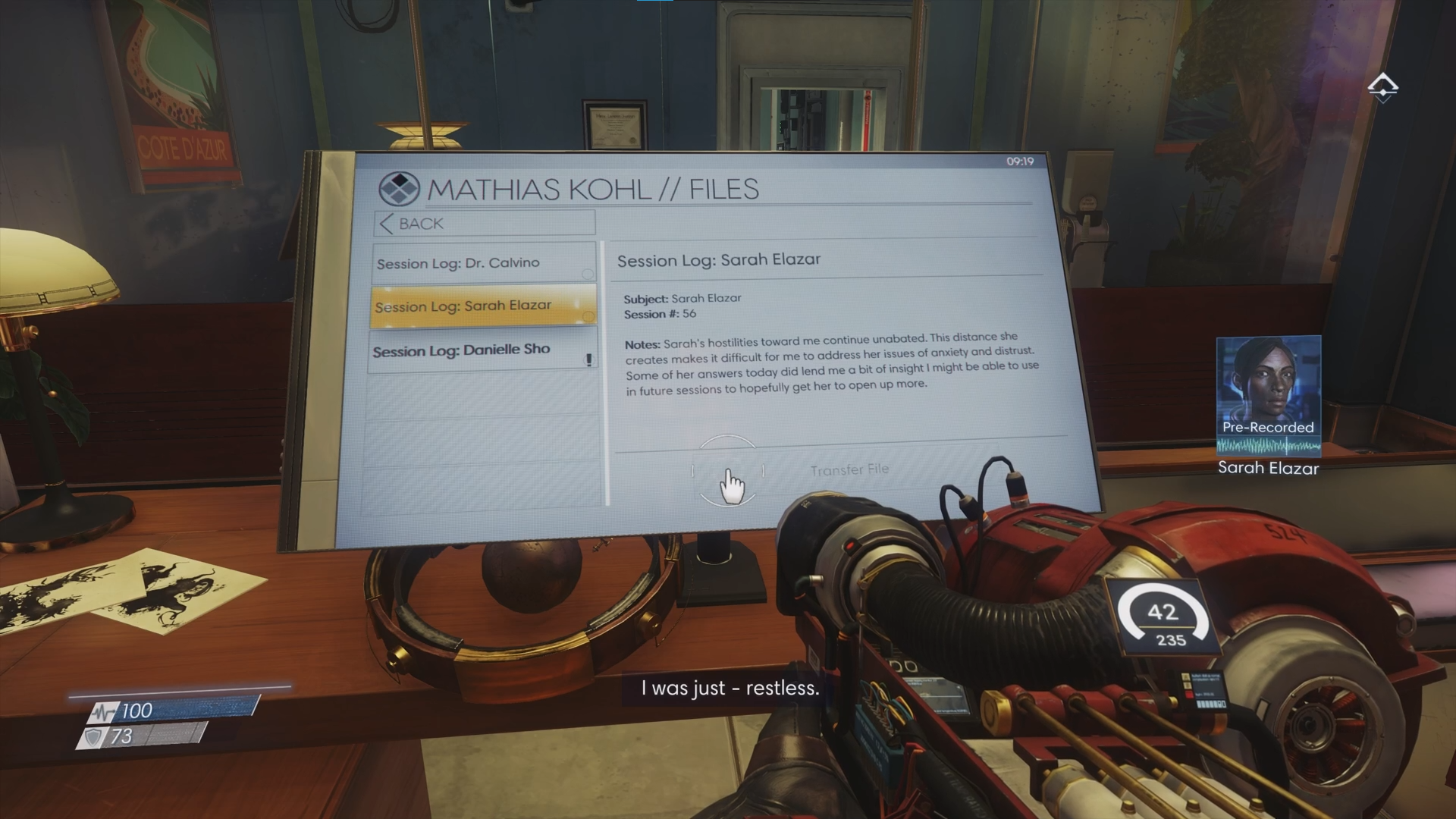The image size is (1456, 819).
Task: Open Session Log: Danielle Sho
Action: pyautogui.click(x=482, y=350)
